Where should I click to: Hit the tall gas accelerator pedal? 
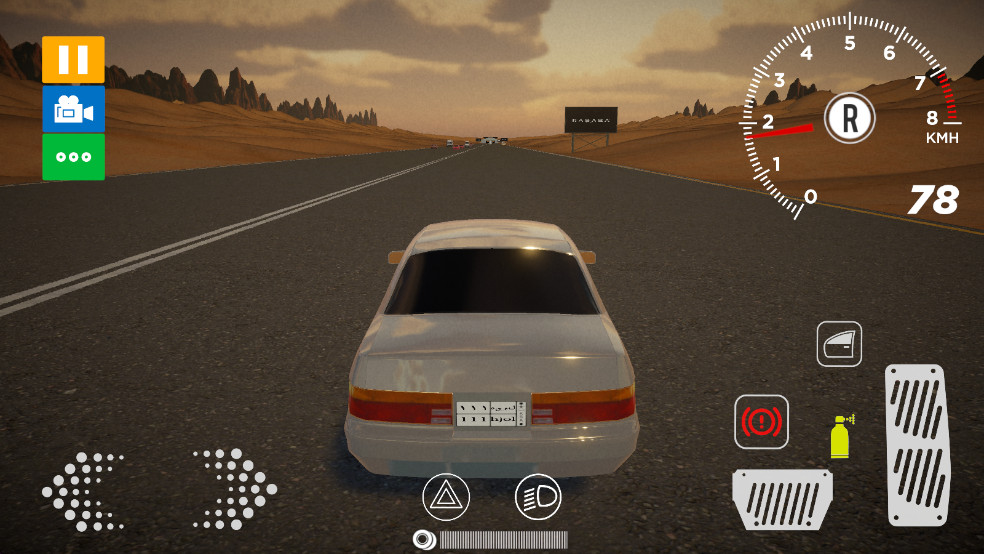pyautogui.click(x=915, y=445)
